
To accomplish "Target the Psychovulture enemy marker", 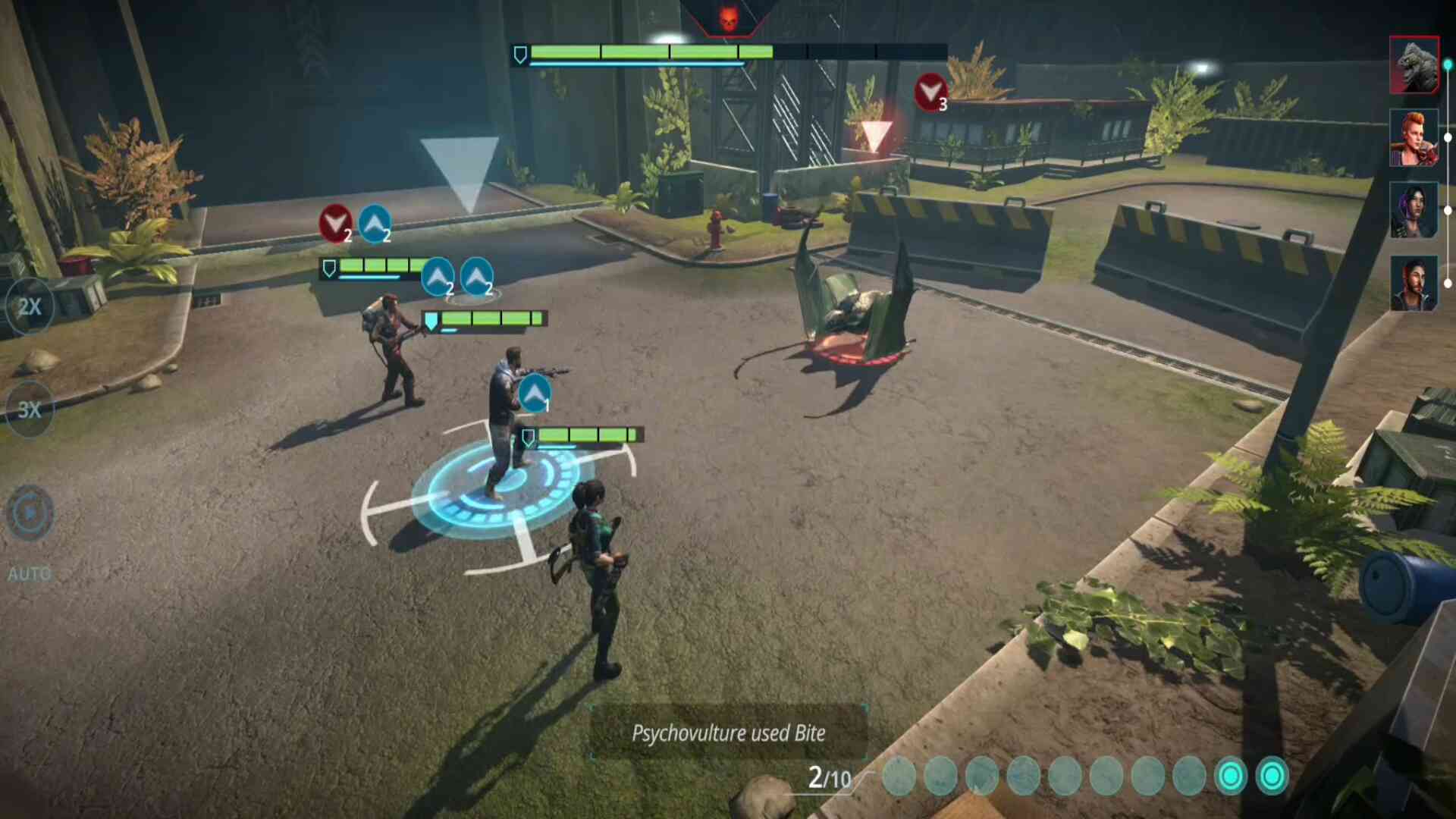I will tap(876, 136).
